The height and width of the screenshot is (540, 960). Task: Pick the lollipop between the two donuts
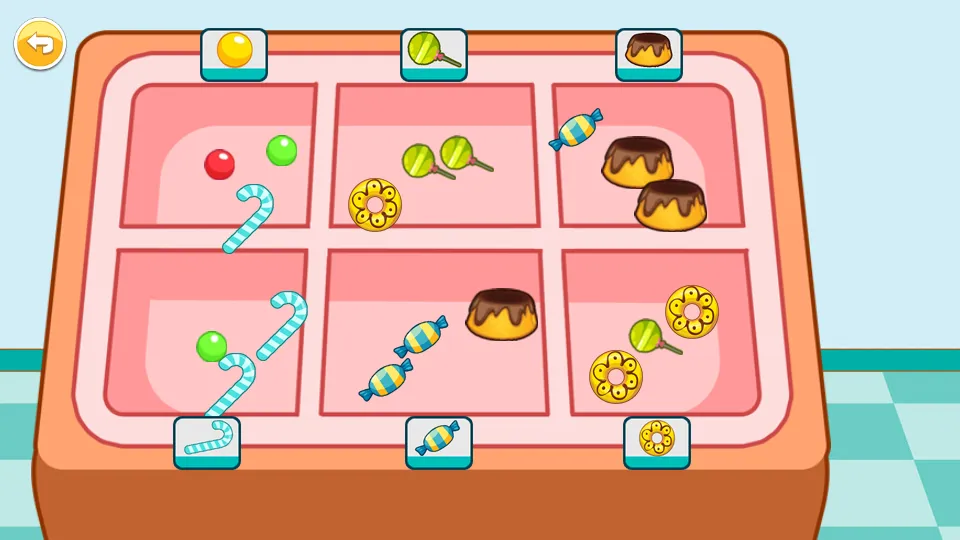coord(648,336)
